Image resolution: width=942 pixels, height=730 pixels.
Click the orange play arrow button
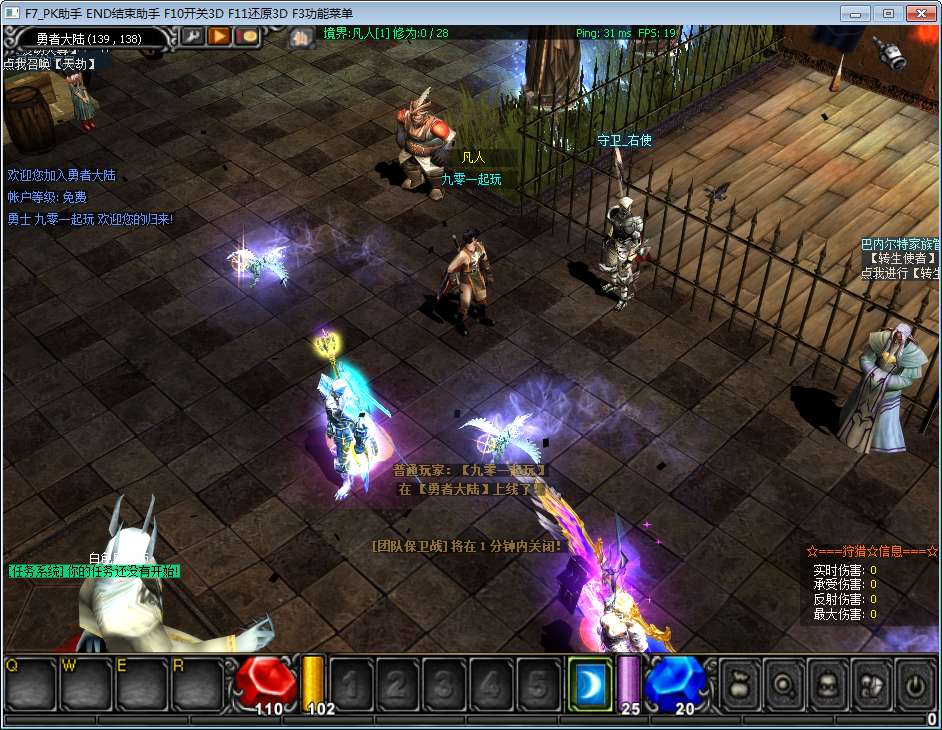(219, 36)
